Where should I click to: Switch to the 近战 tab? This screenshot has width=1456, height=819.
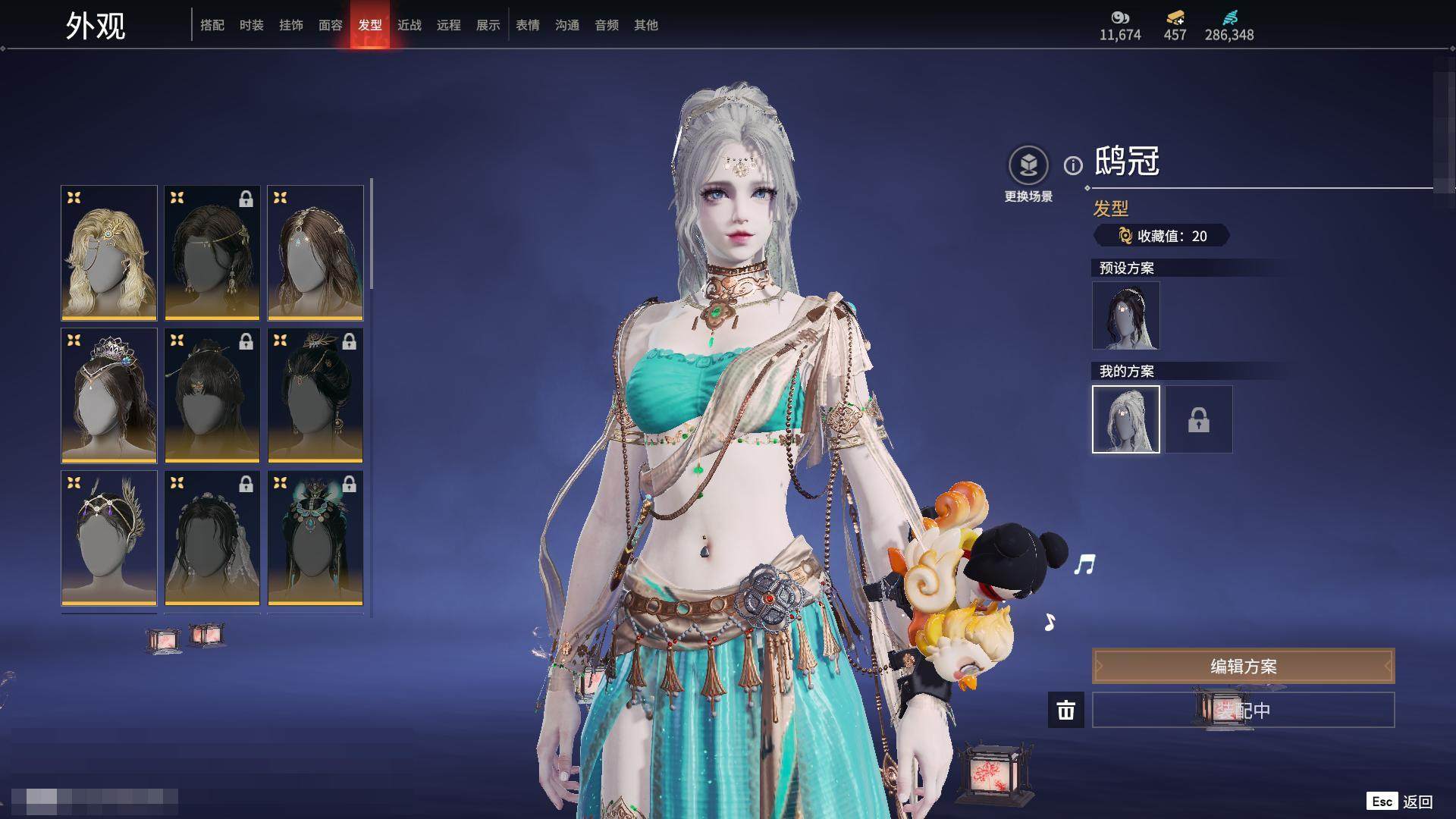[409, 25]
